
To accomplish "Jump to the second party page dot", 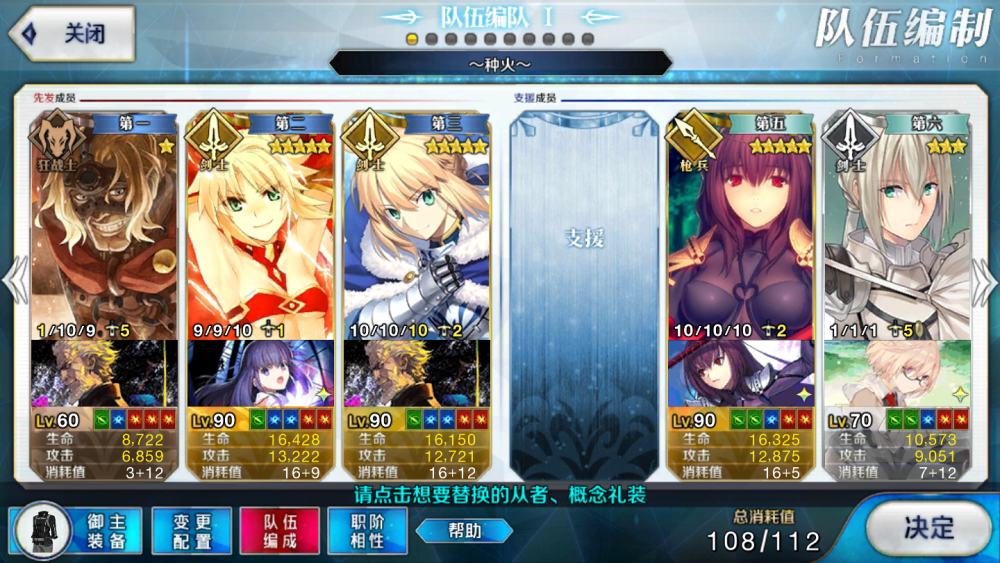I will coord(431,39).
